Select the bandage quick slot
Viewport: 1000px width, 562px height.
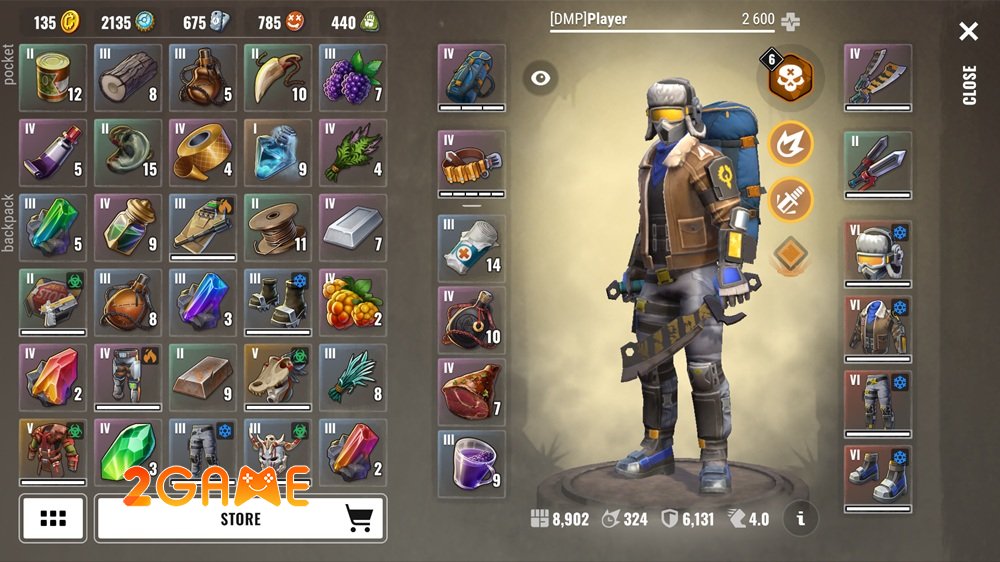click(471, 248)
